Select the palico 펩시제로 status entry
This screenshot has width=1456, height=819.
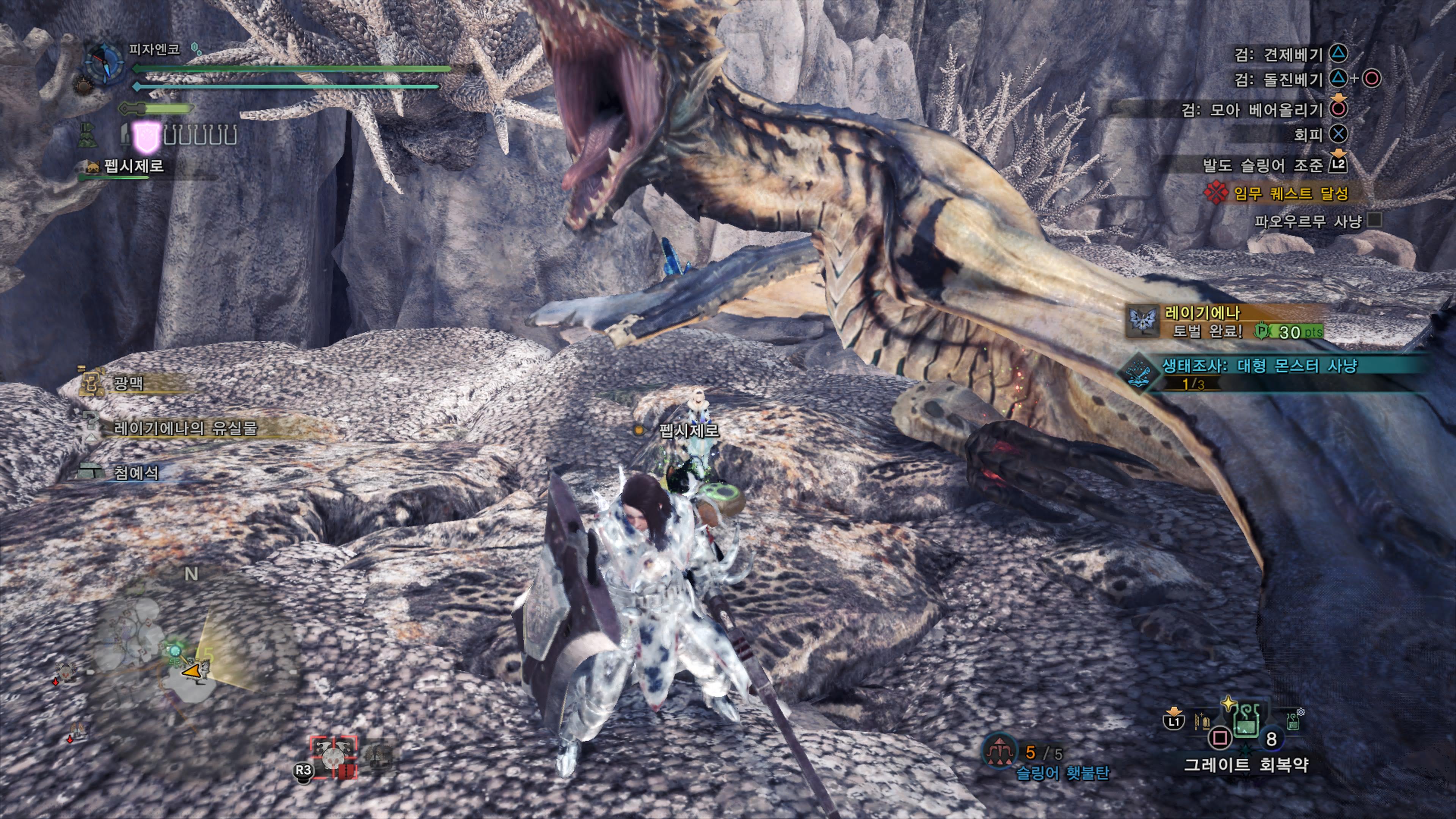coord(133,166)
